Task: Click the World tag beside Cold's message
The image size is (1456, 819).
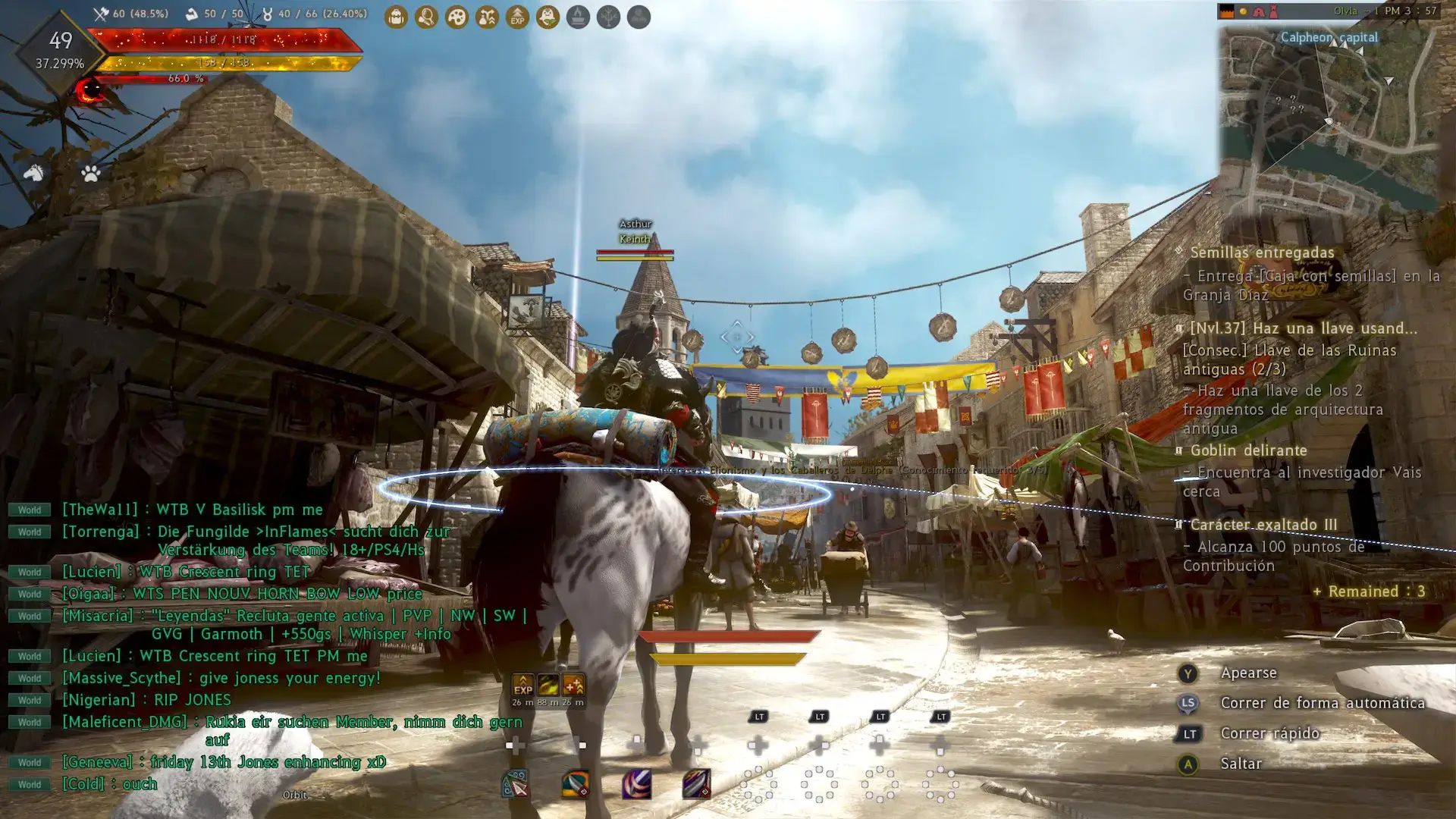Action: (x=30, y=784)
